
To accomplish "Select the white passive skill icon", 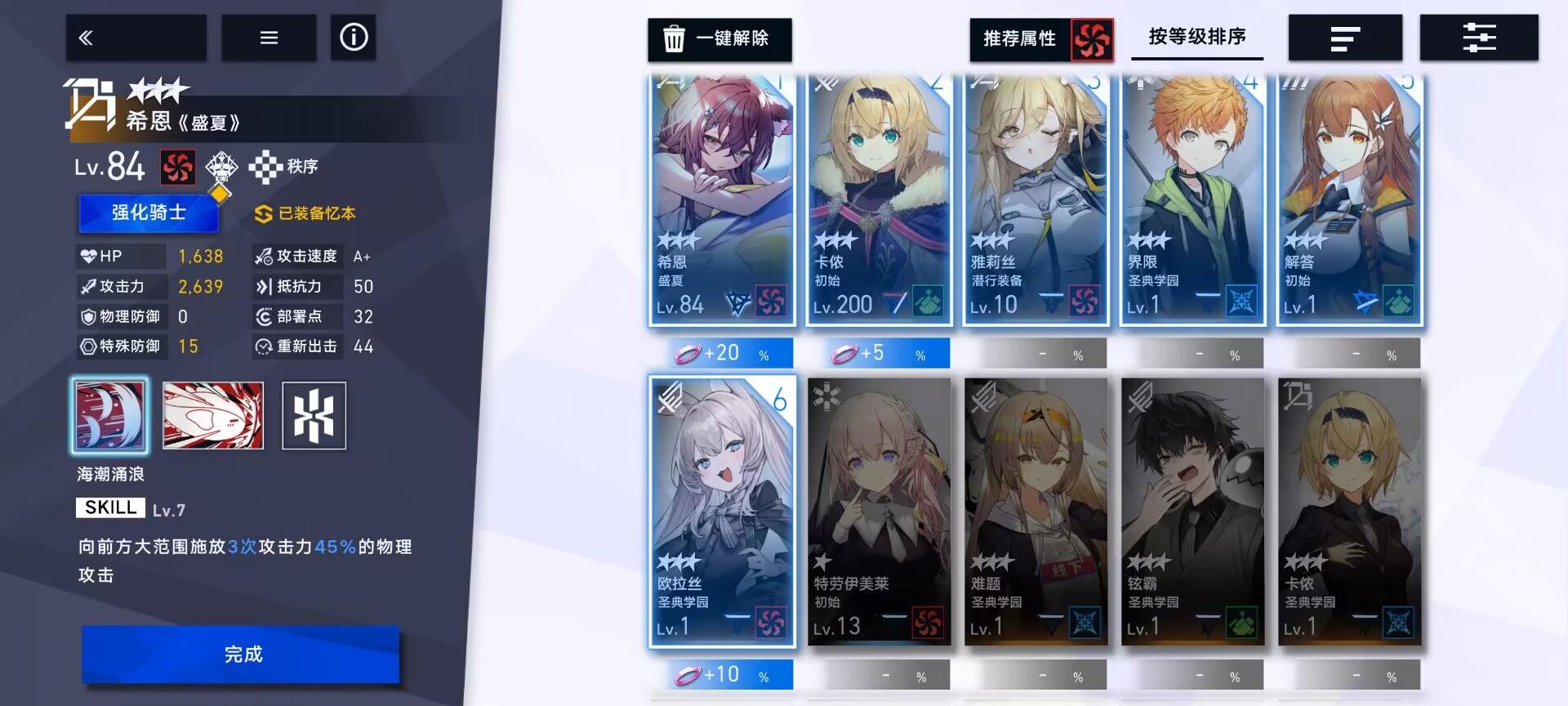I will tap(314, 415).
